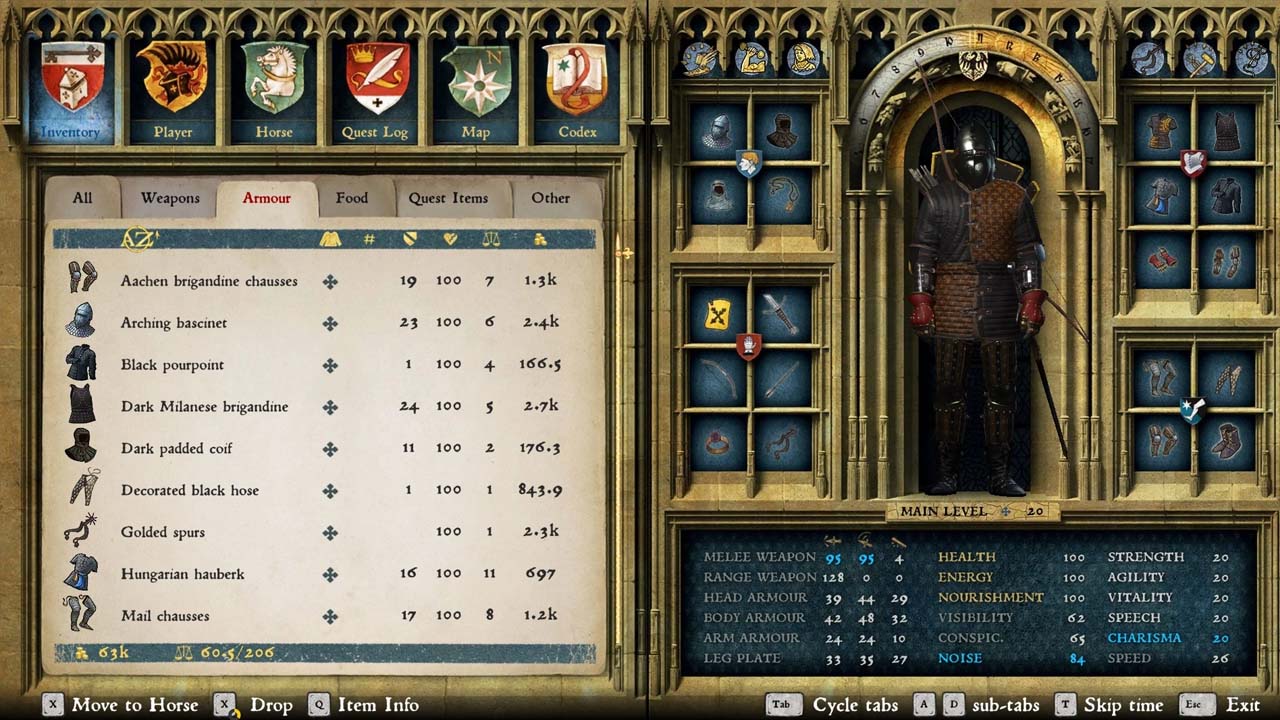Open the Quest Items tab
Image resolution: width=1280 pixels, height=720 pixels.
click(448, 198)
